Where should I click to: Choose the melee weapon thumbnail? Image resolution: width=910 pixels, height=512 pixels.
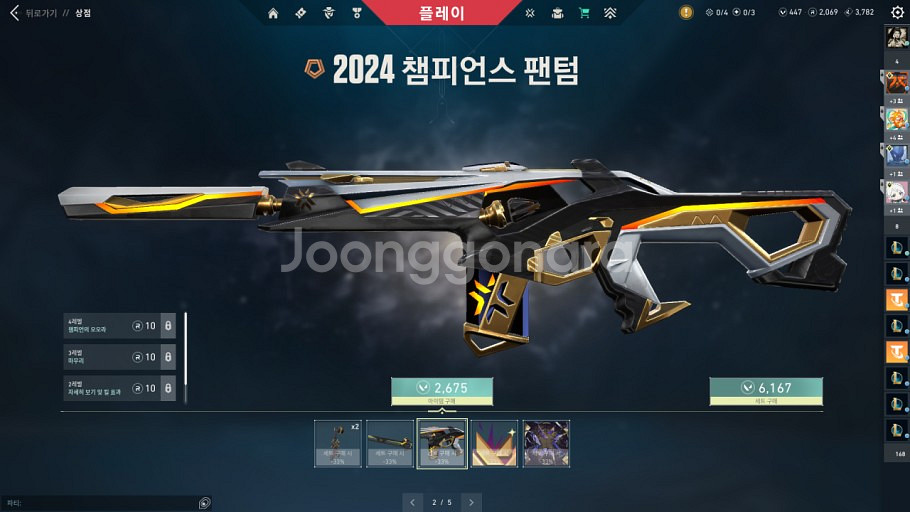390,443
